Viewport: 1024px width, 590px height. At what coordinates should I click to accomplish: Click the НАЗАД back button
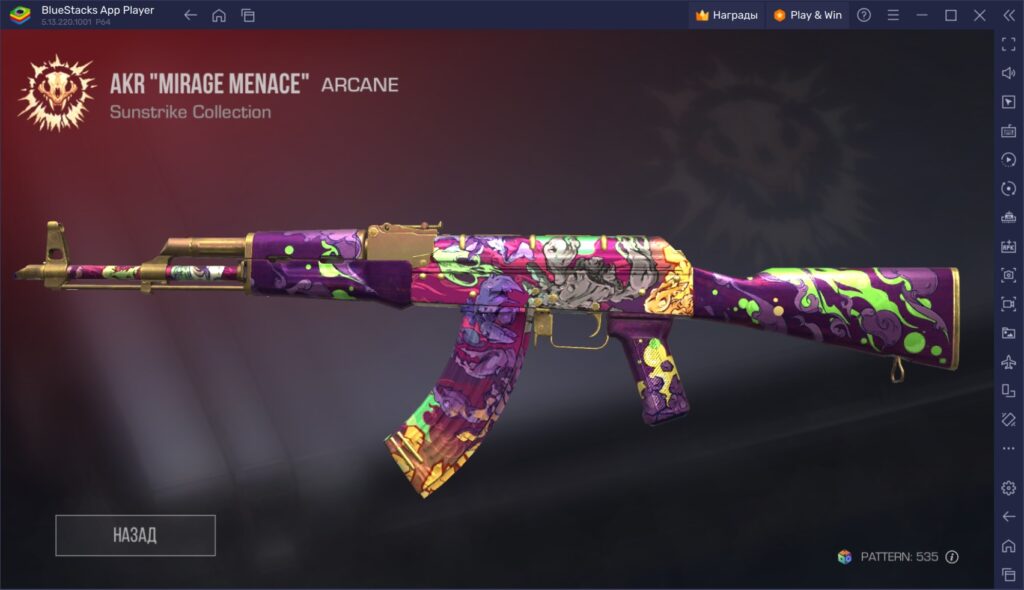[x=135, y=535]
